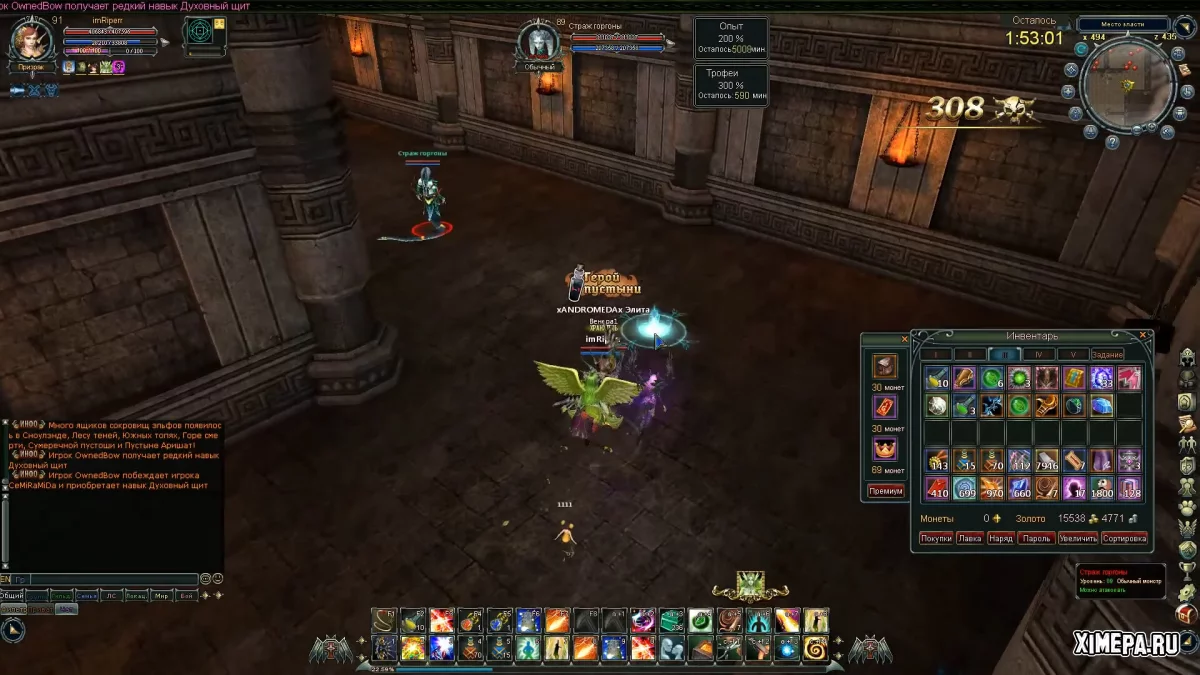
Task: Select the item stack numbered 1800
Action: (1102, 488)
